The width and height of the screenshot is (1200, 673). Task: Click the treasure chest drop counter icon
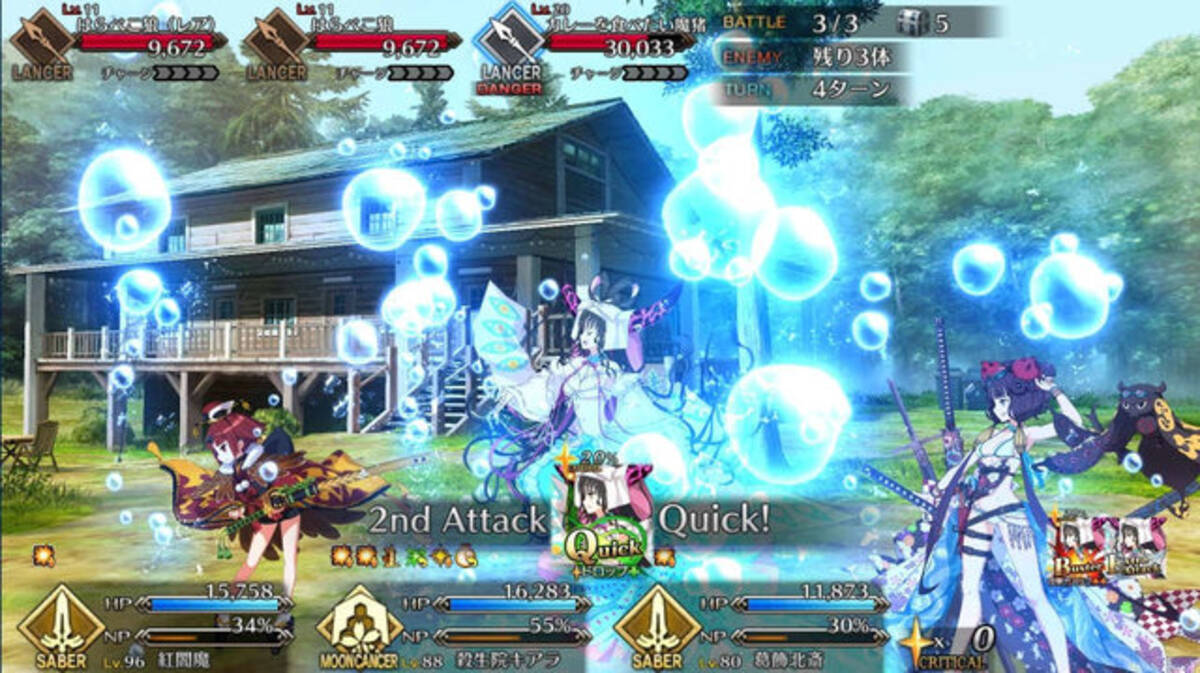912,22
